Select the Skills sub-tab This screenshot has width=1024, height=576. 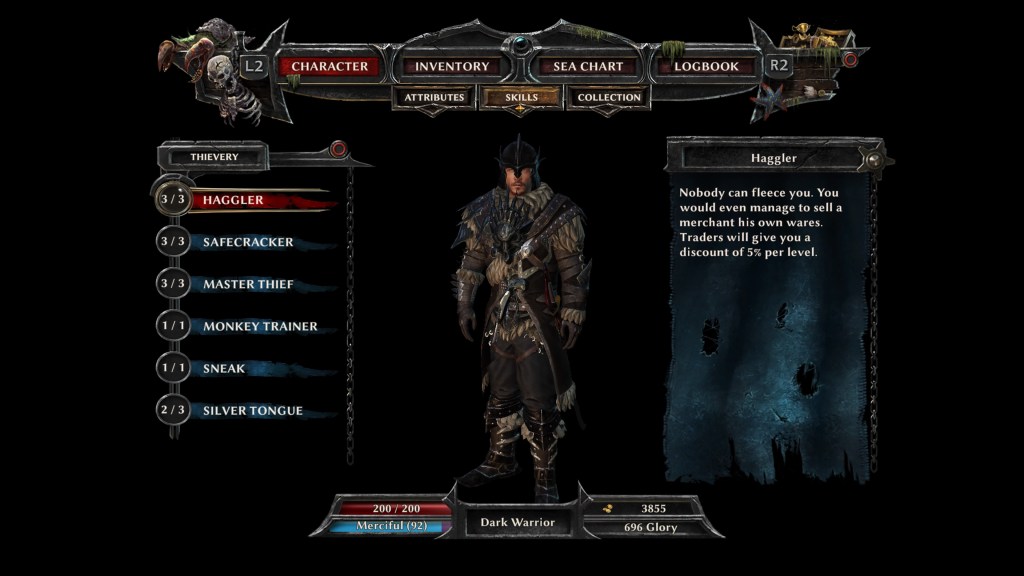(x=521, y=98)
